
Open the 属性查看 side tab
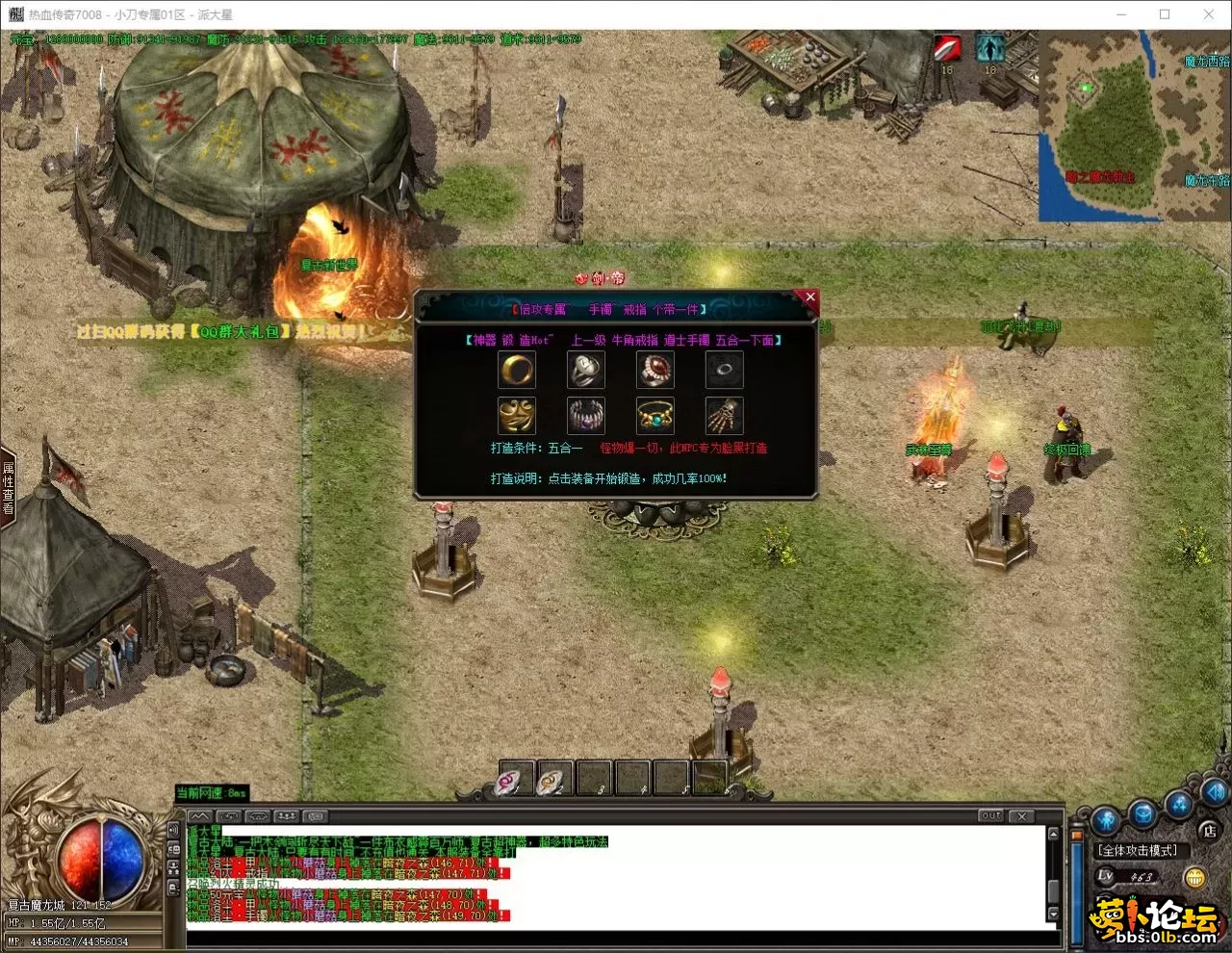pyautogui.click(x=9, y=488)
